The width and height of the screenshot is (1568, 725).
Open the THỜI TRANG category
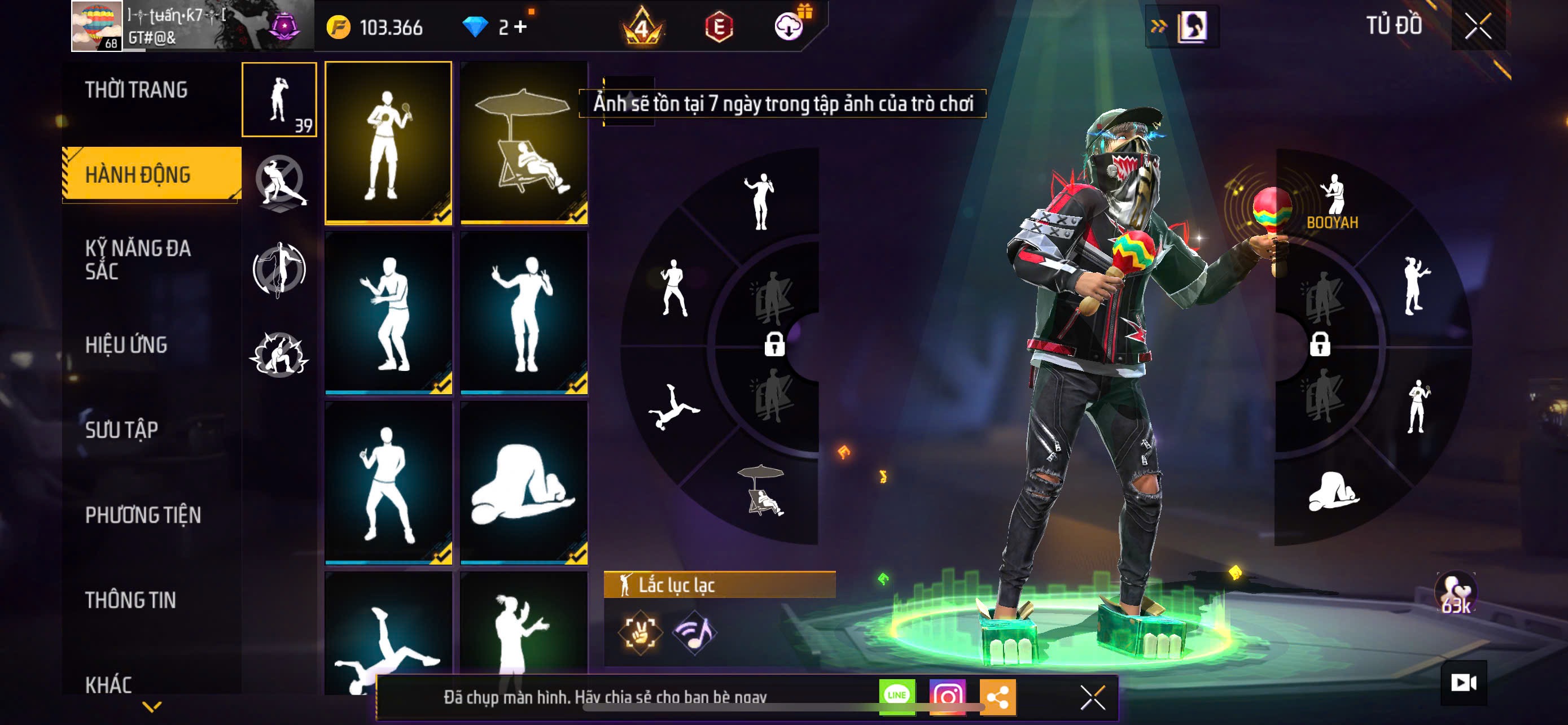137,90
